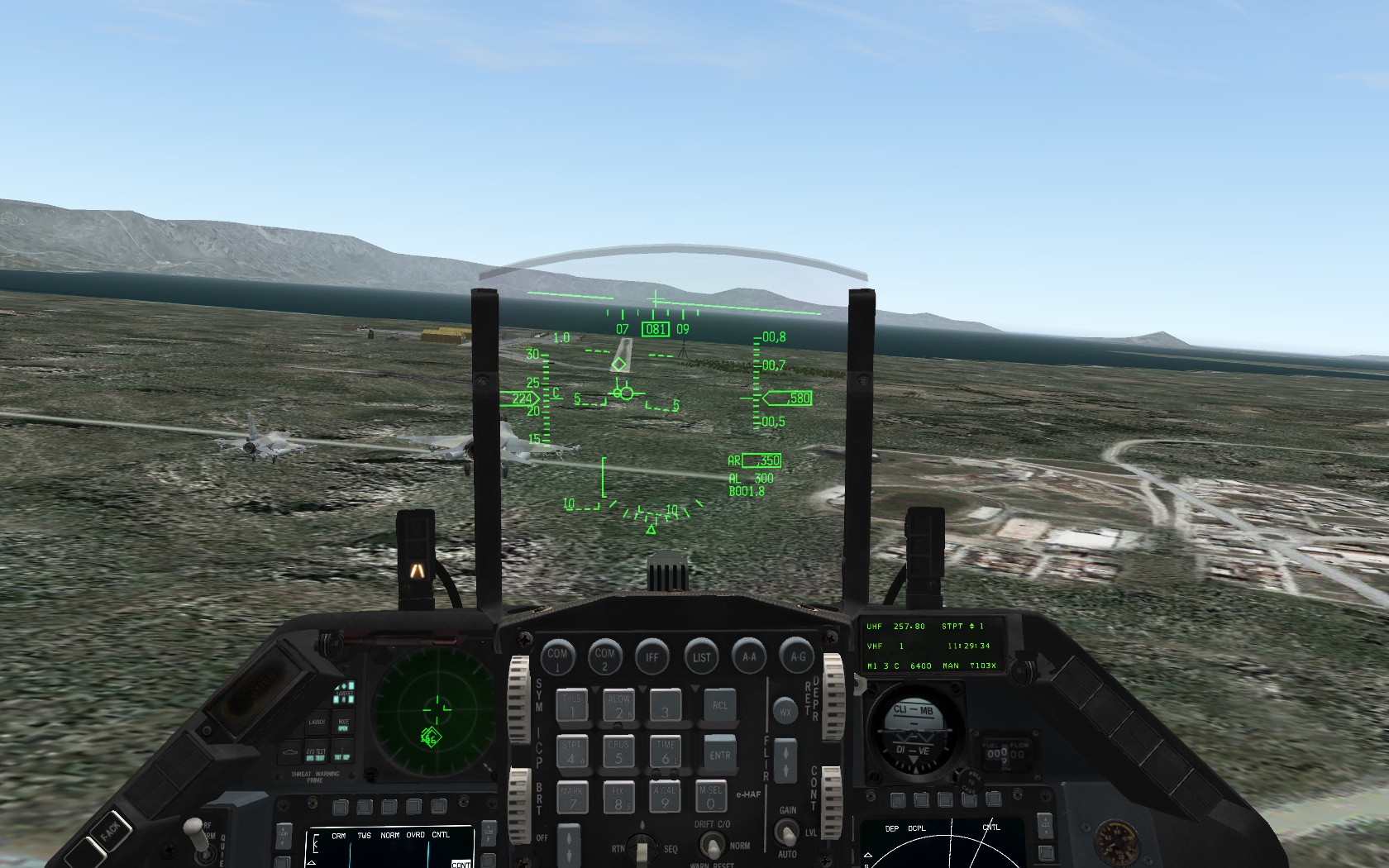Select the MARK 7 keypad key
The image size is (1389, 868).
coord(571,798)
